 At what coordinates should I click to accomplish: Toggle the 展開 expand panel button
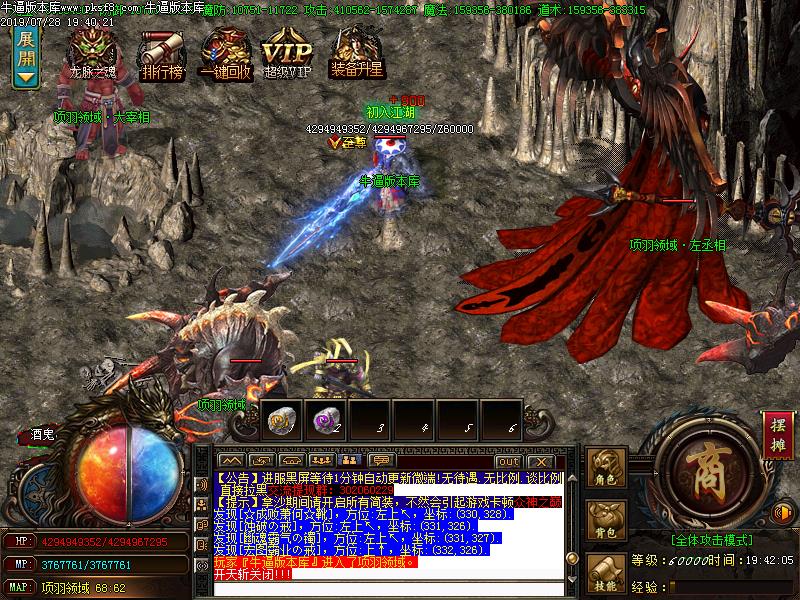click(x=26, y=57)
